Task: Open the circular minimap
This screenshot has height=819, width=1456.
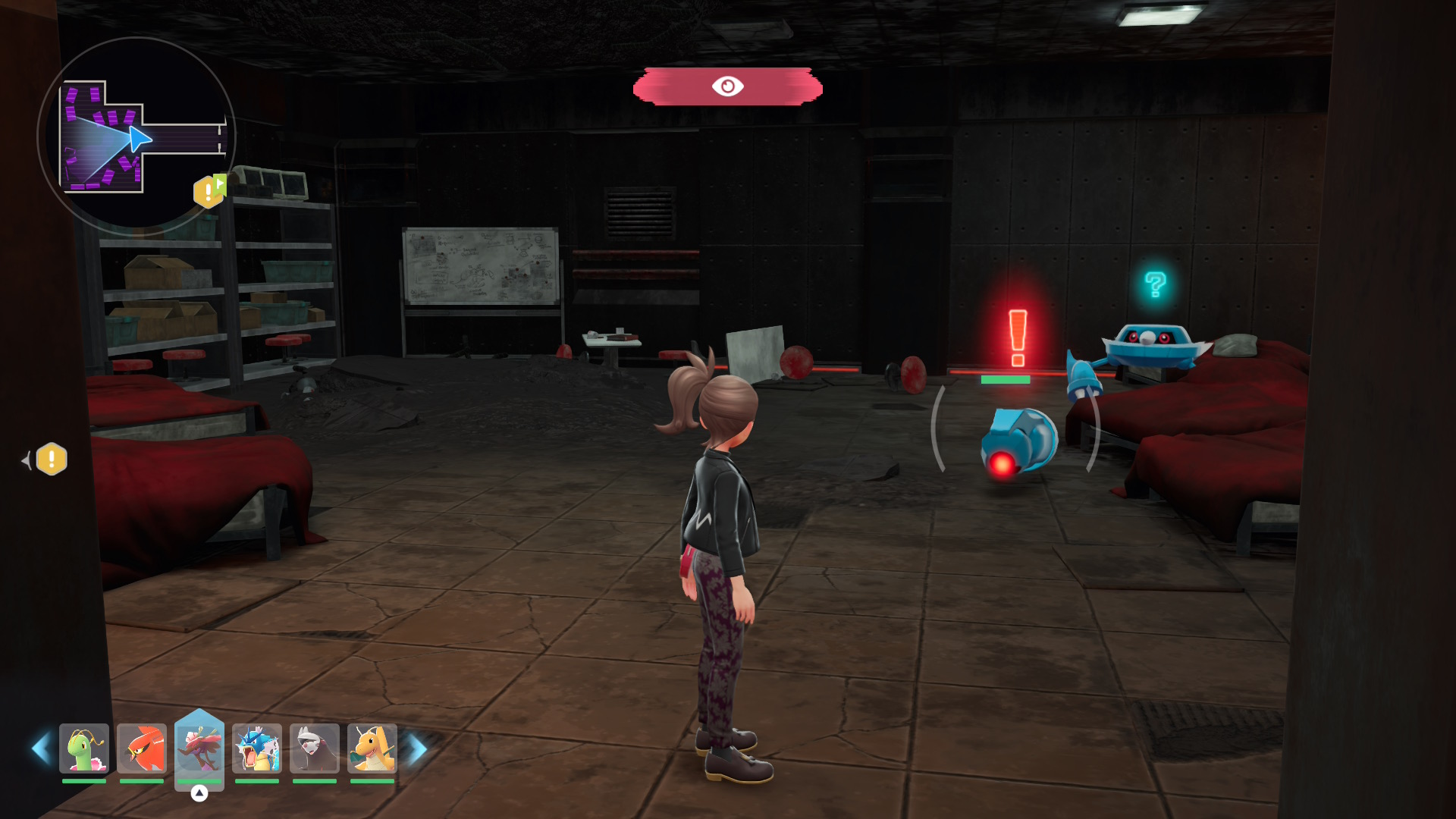Action: click(136, 136)
